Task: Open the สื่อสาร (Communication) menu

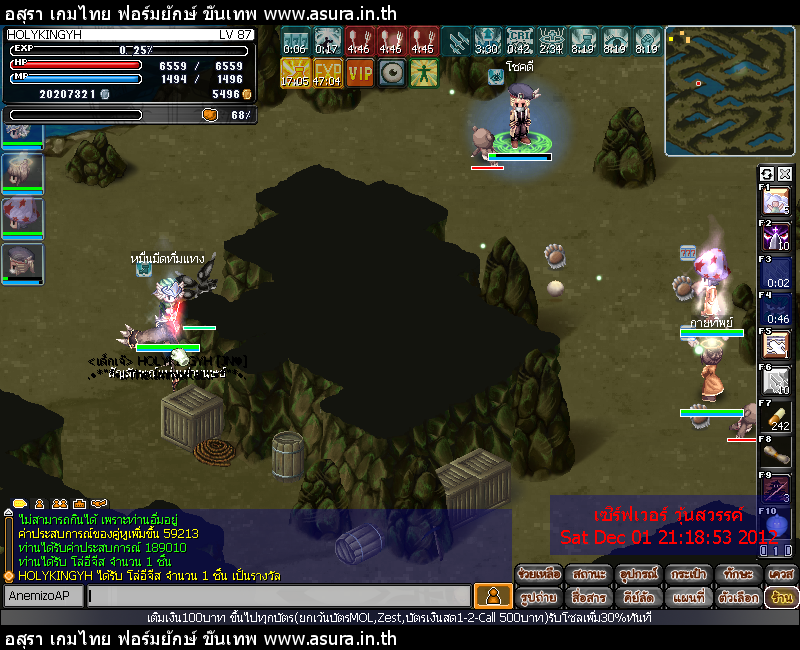Action: click(x=588, y=597)
